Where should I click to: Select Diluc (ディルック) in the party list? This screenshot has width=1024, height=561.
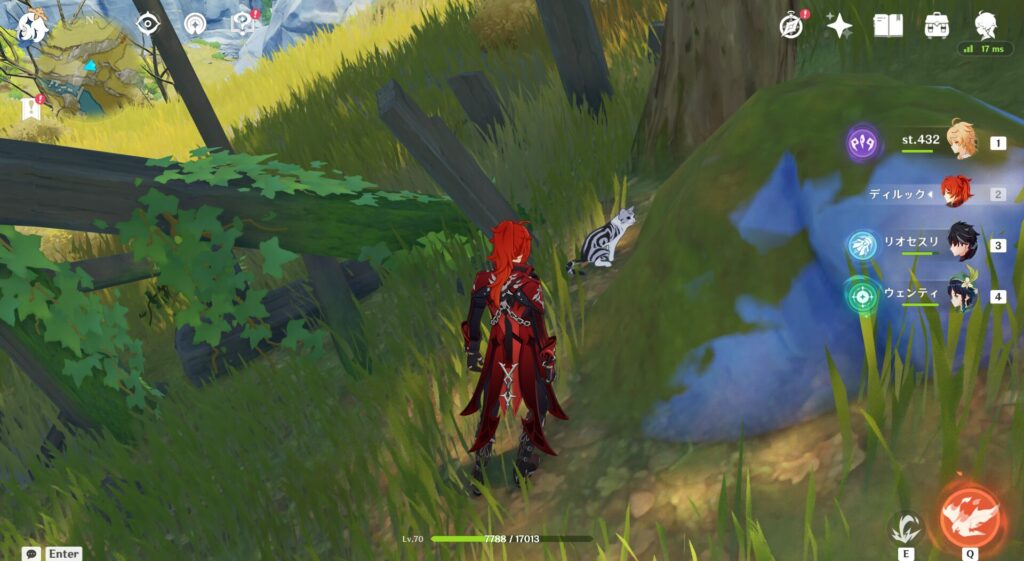958,193
